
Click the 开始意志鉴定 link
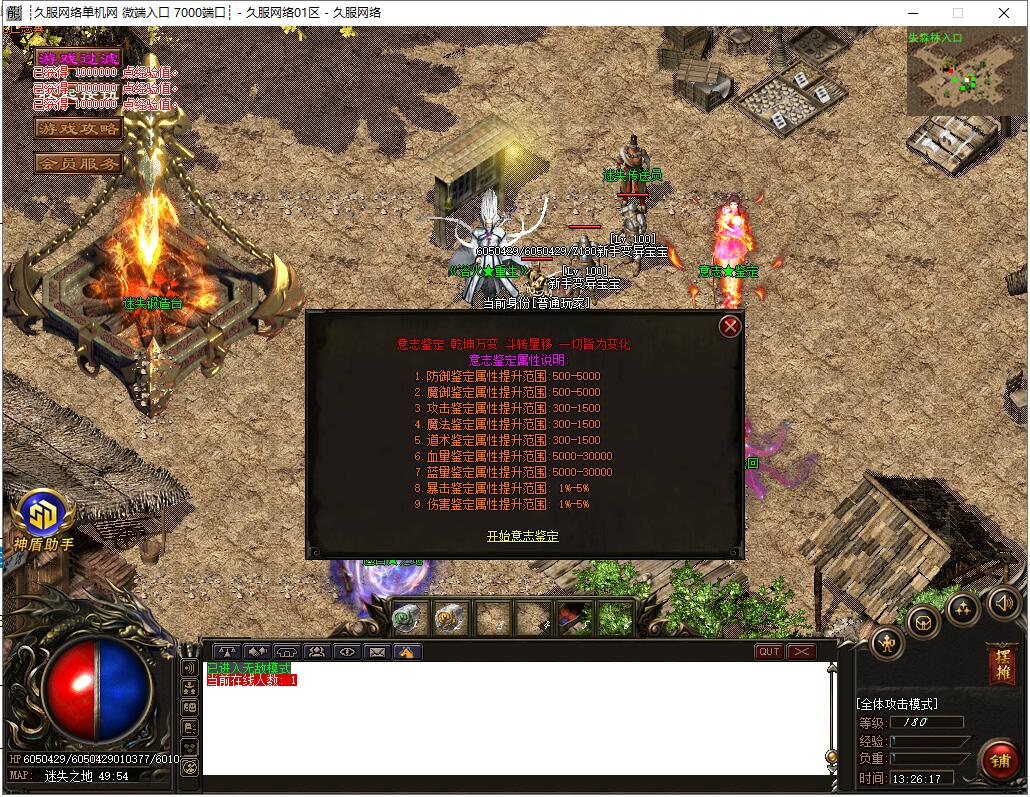coord(523,537)
